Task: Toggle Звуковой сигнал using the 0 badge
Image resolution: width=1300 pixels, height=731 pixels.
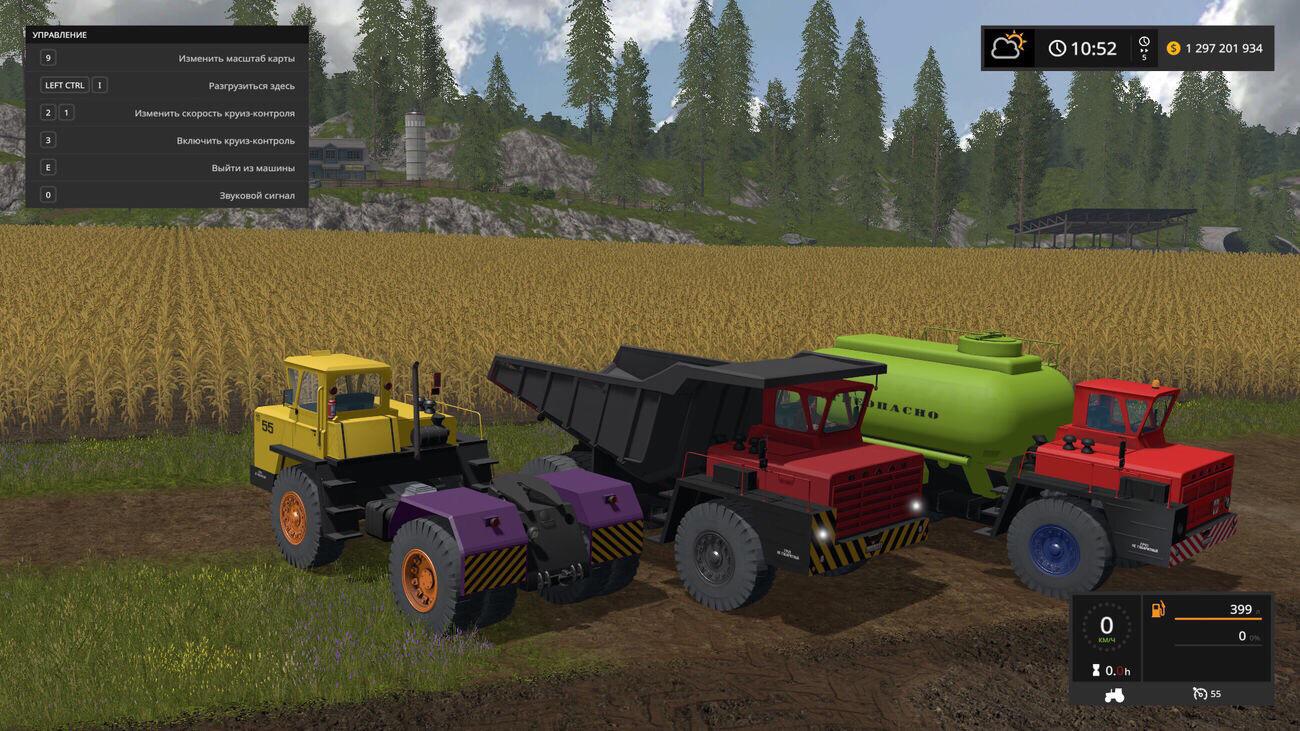Action: tap(46, 194)
